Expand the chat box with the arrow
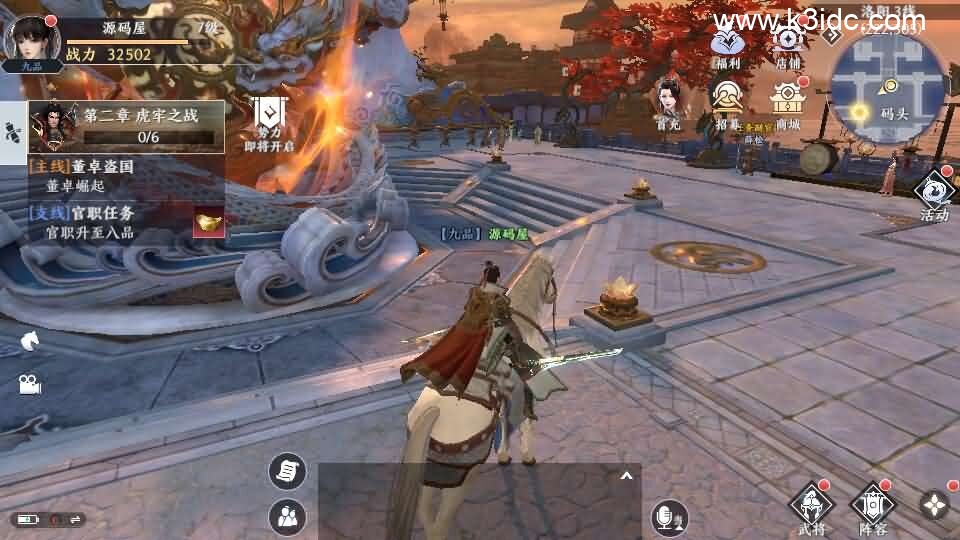960x540 pixels. tap(626, 477)
